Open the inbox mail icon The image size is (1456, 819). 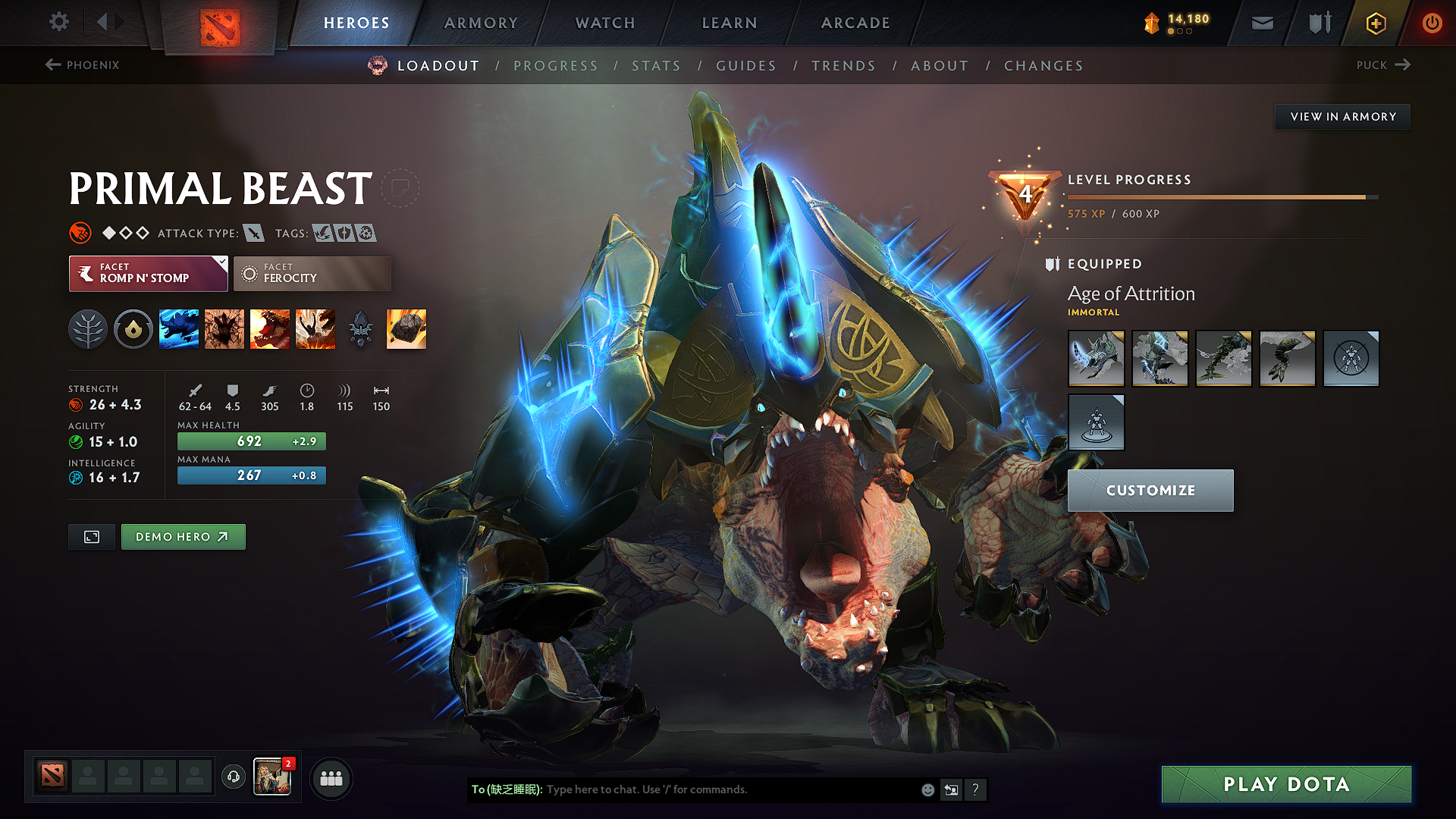pos(1261,23)
